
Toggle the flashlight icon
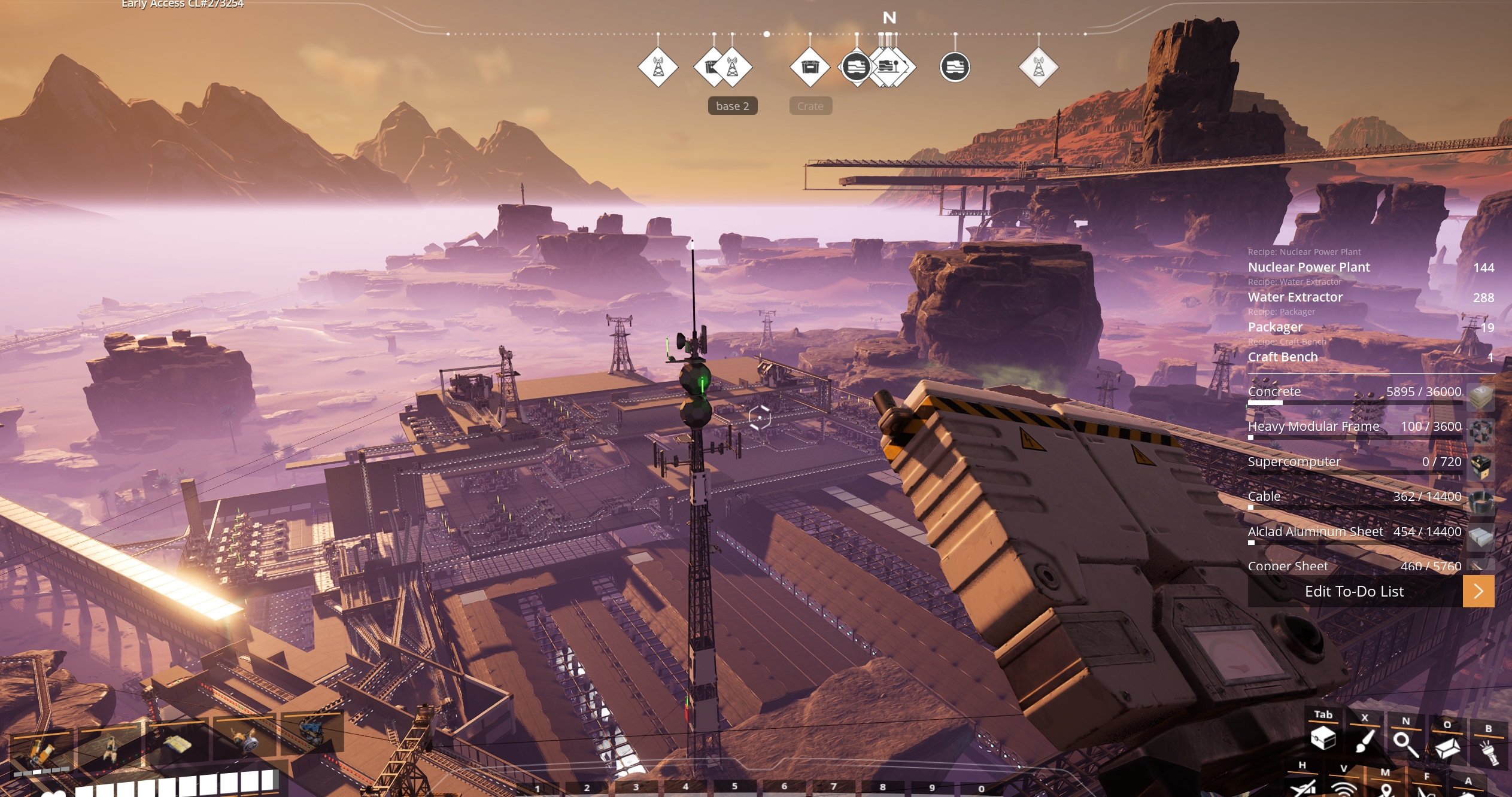click(x=1489, y=750)
